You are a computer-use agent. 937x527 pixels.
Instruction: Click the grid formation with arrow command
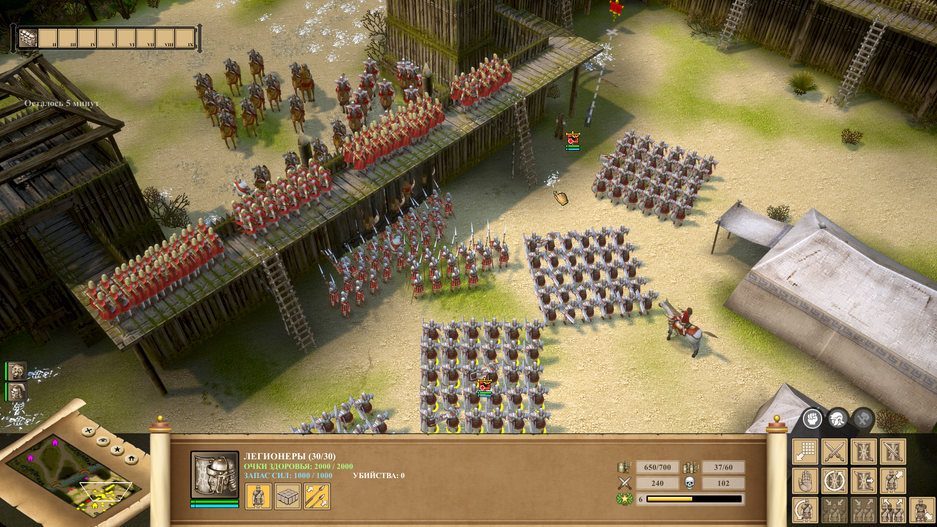point(805,451)
